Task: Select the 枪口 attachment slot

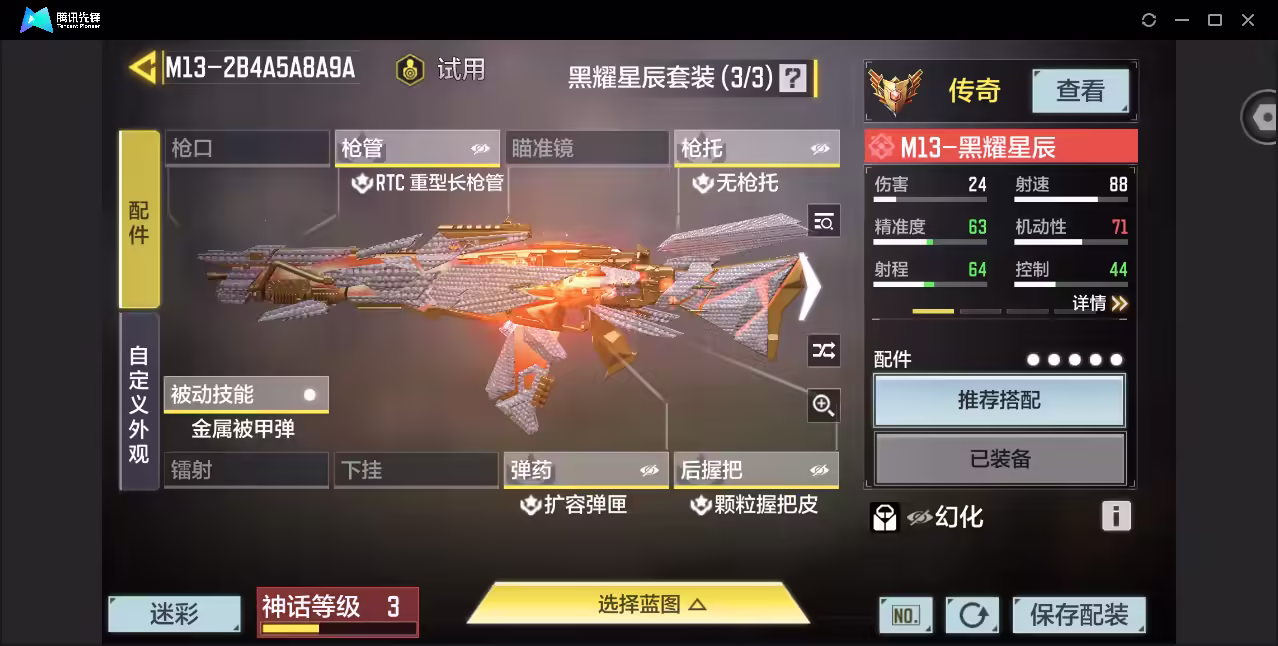Action: point(246,148)
